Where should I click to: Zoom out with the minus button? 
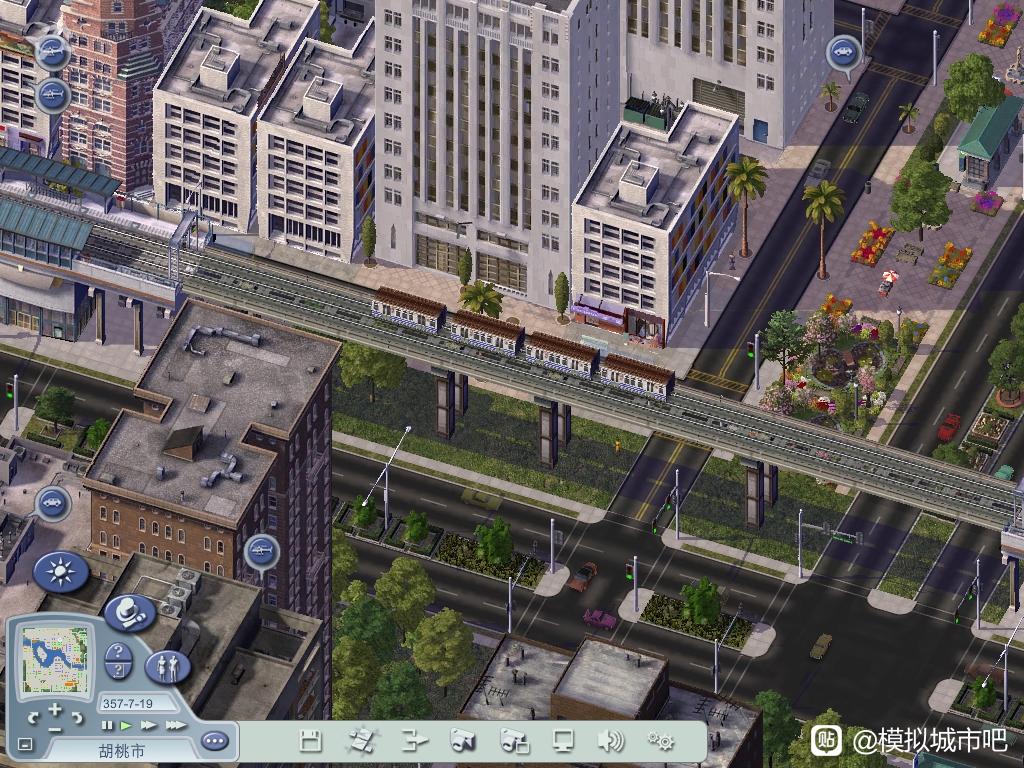point(55,729)
